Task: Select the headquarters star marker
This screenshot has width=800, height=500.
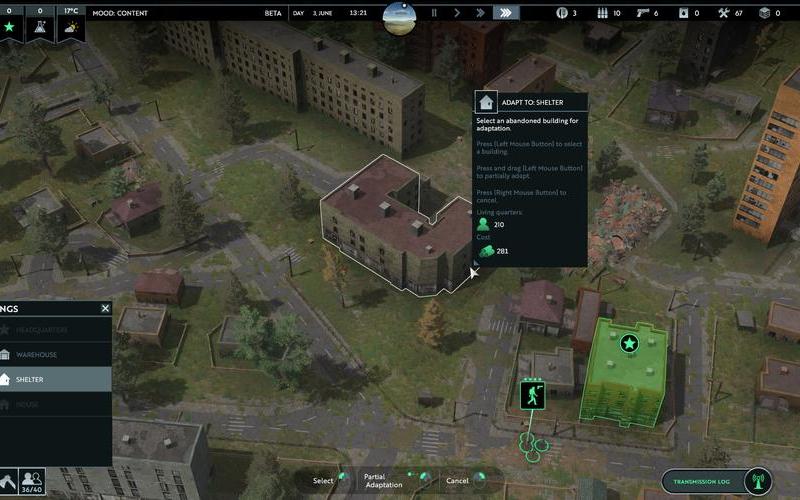Action: tap(629, 344)
